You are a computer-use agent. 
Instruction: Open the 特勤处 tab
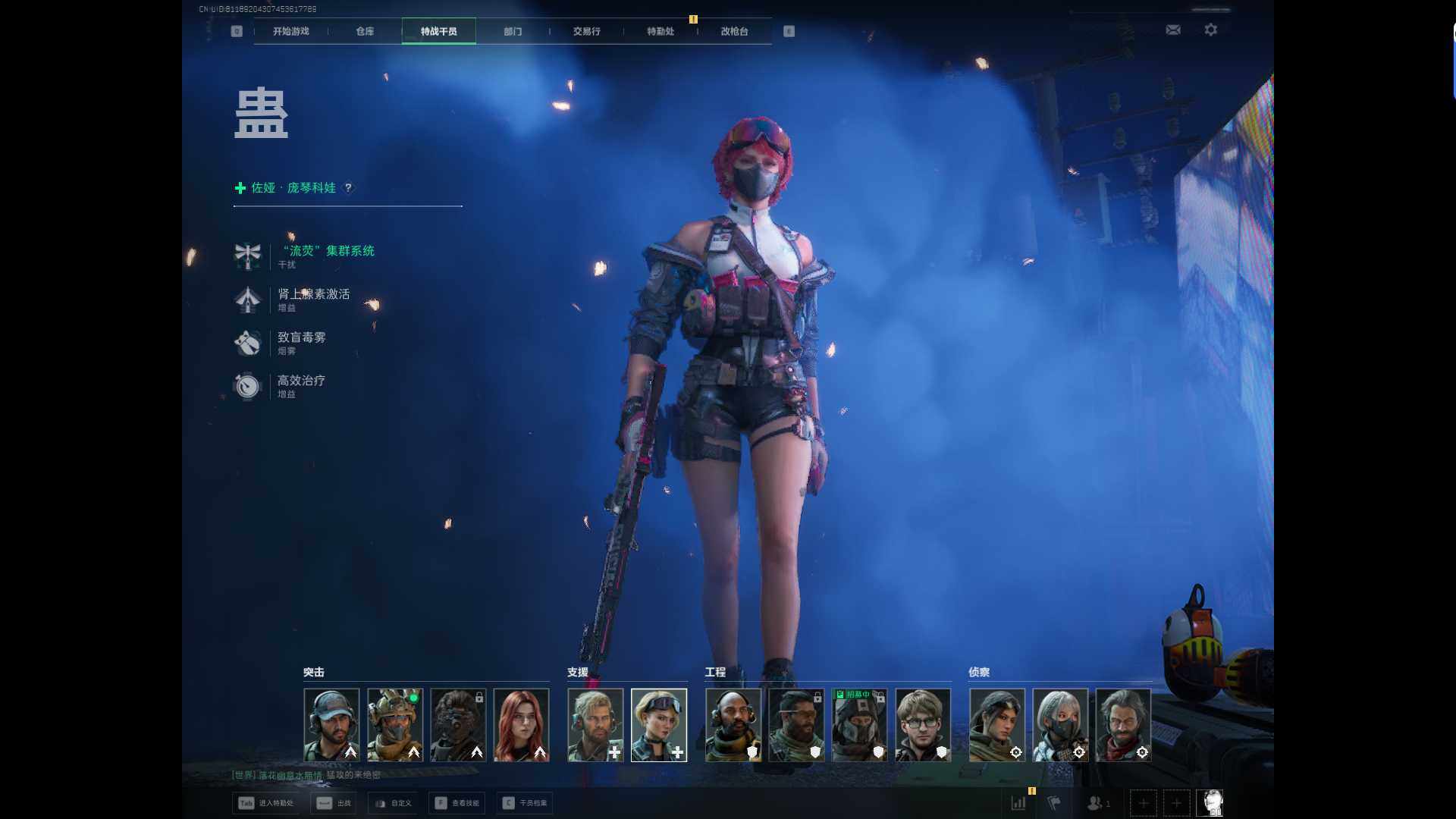coord(660,31)
